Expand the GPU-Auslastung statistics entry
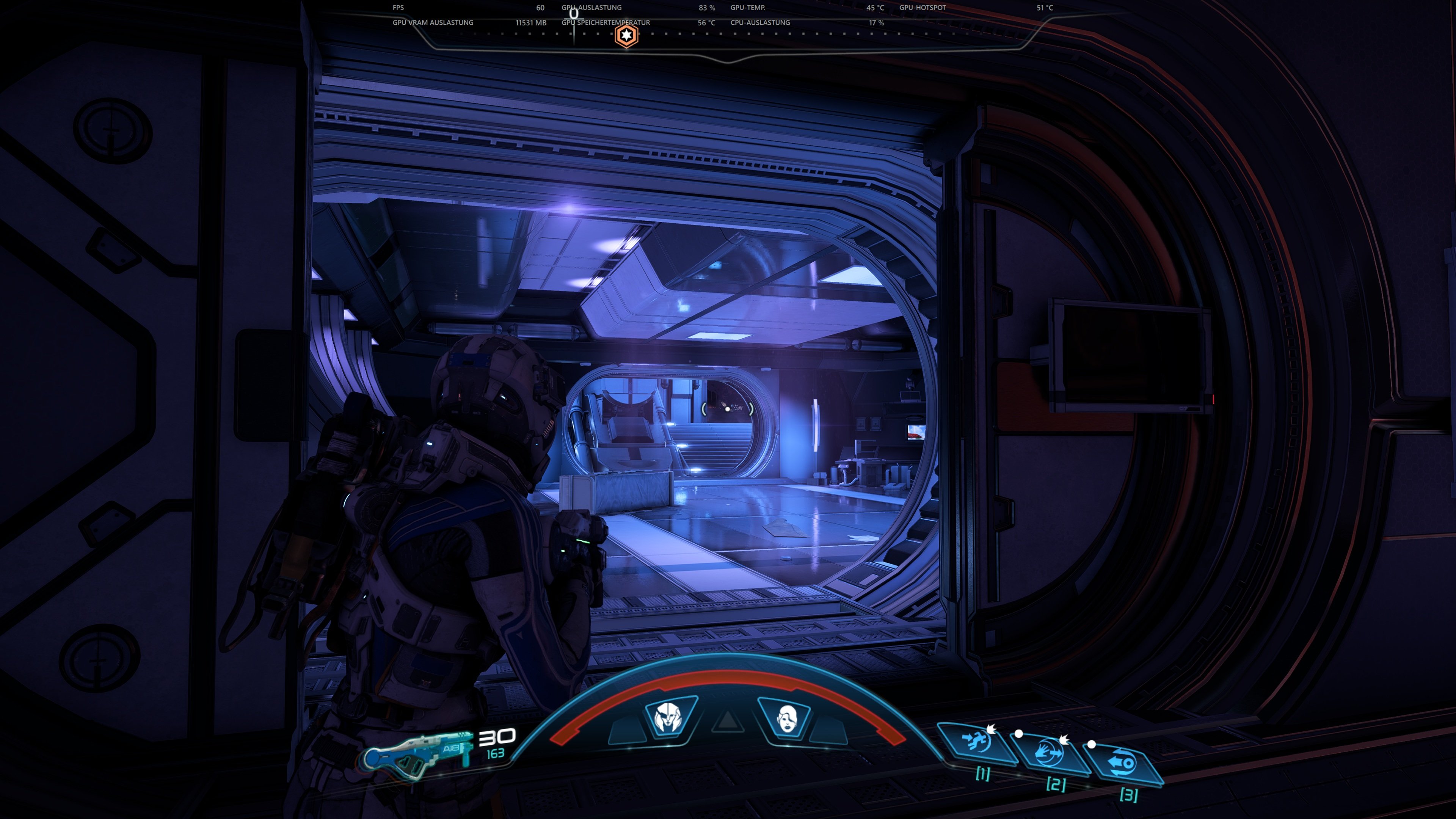This screenshot has height=819, width=1456. pos(592,7)
